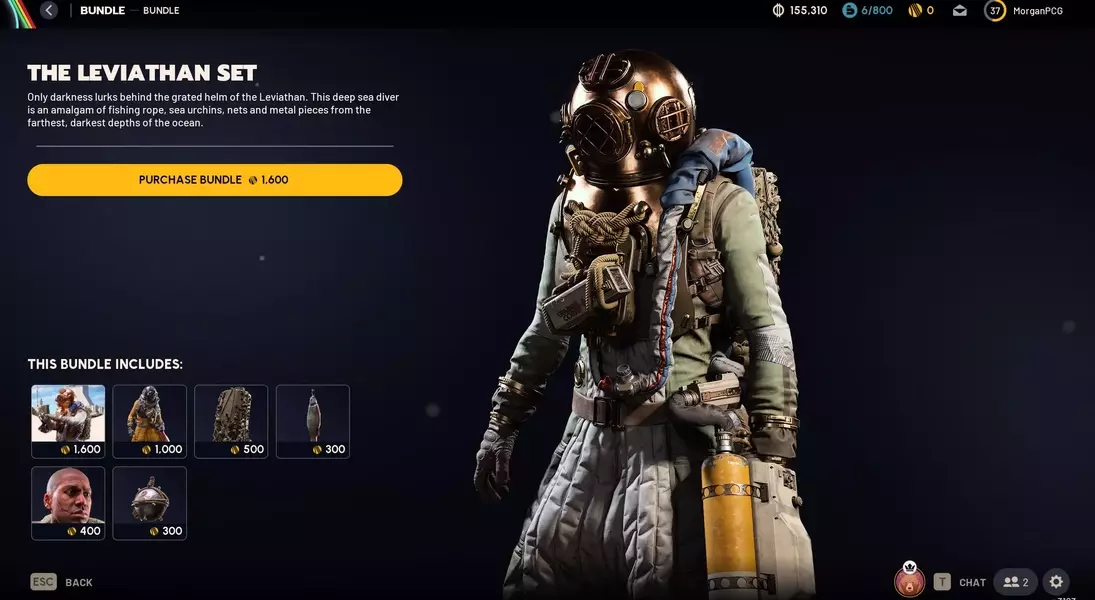The image size is (1095, 600).
Task: Purchase the Leviathan bundle for 1,600
Action: click(x=214, y=180)
